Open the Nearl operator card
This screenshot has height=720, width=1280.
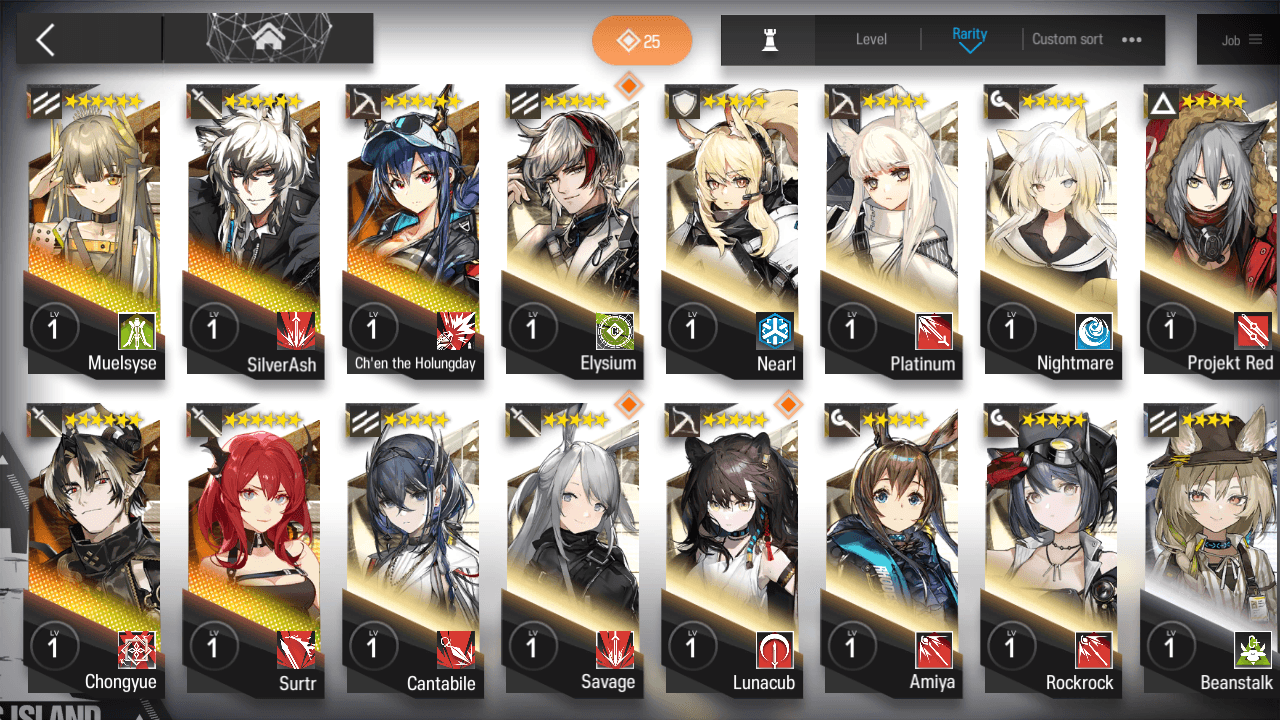[x=733, y=230]
